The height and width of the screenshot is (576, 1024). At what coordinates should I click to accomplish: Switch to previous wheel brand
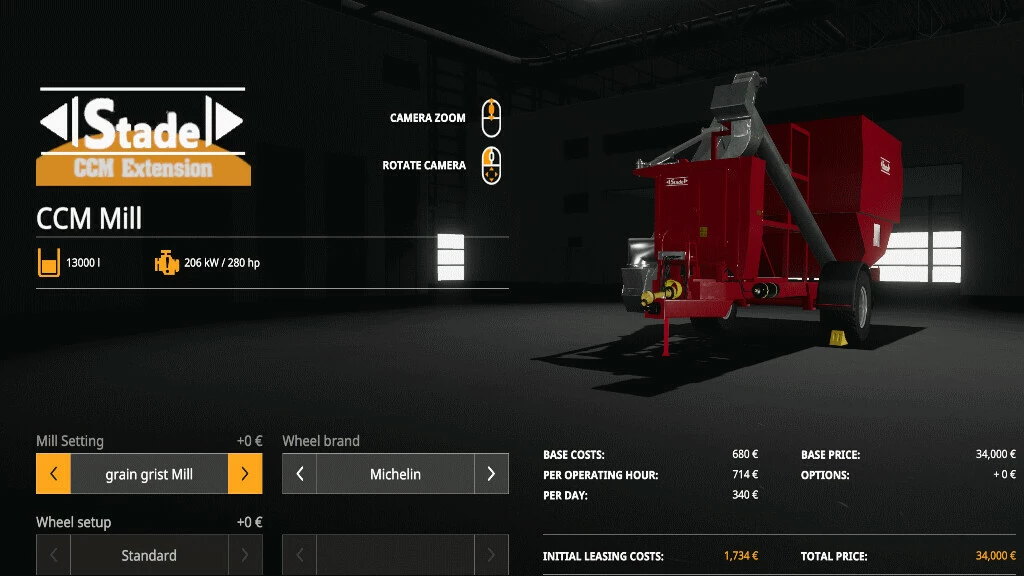point(299,474)
